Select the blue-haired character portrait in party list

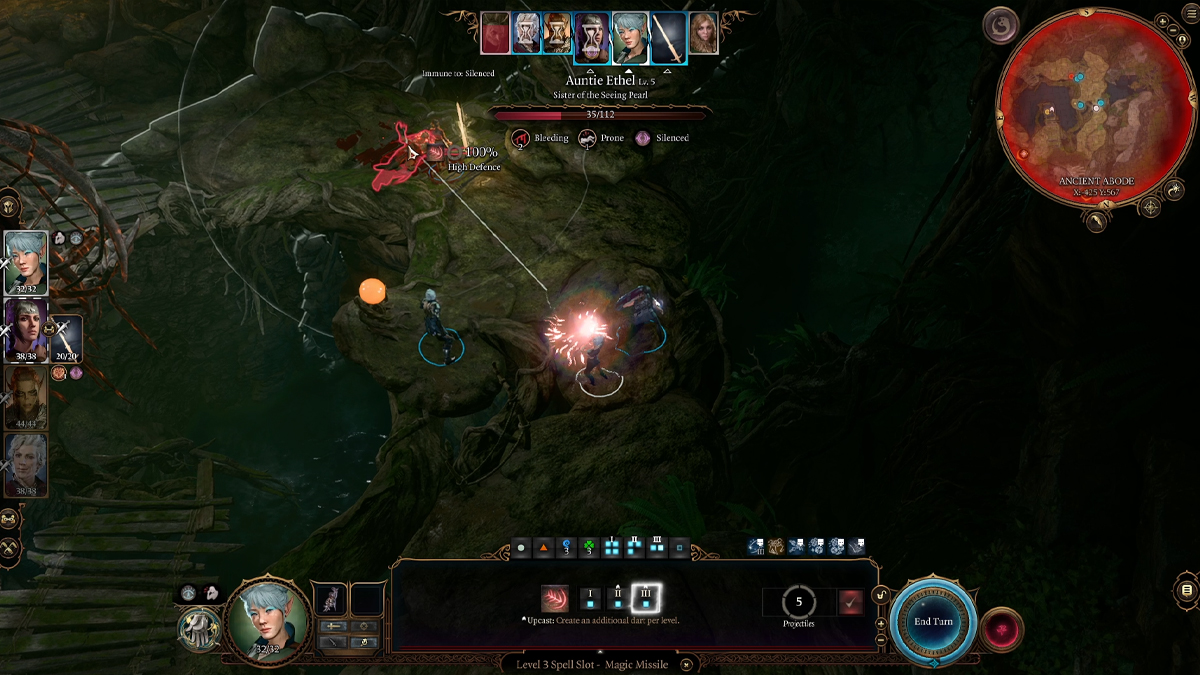[25, 262]
